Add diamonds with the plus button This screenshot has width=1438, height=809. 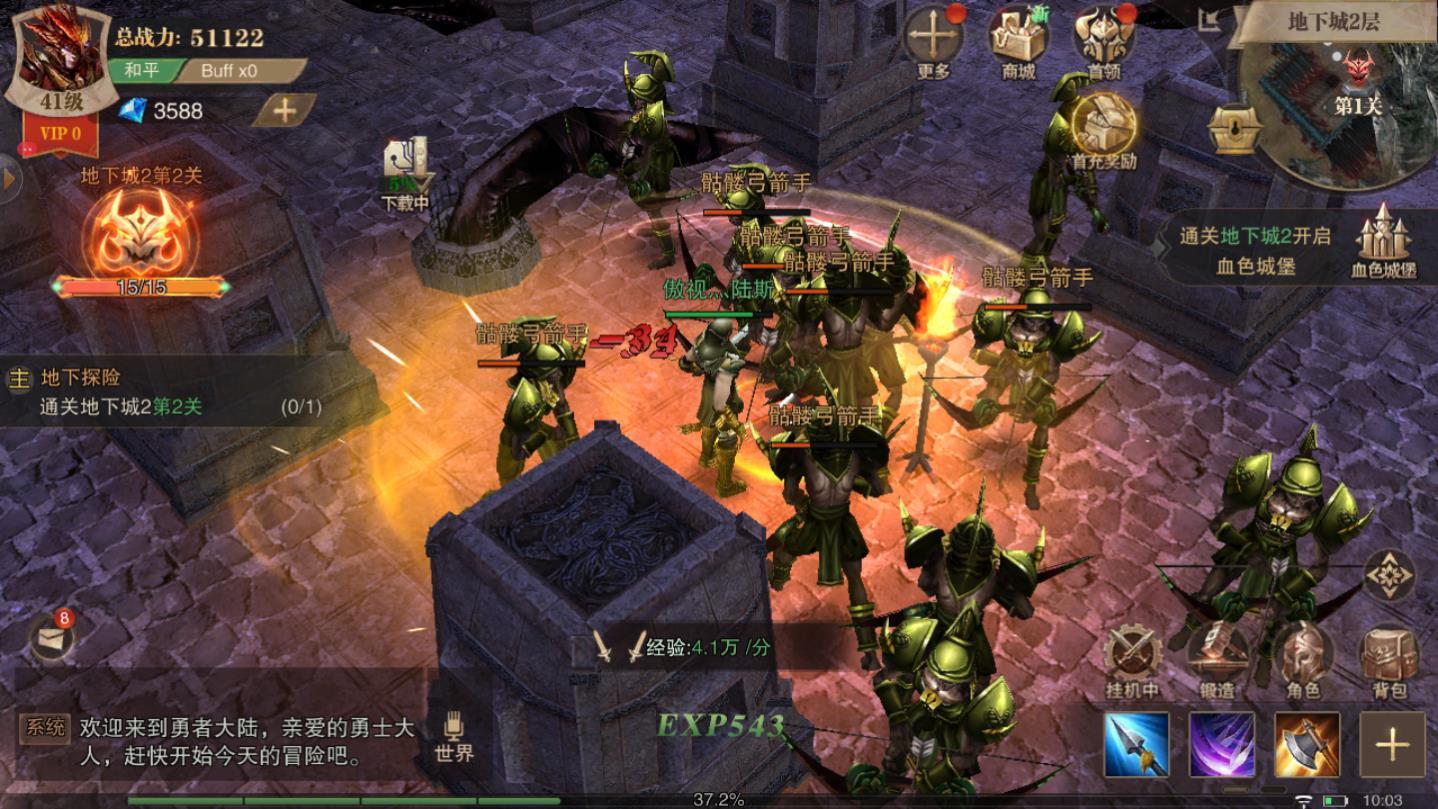pos(284,110)
